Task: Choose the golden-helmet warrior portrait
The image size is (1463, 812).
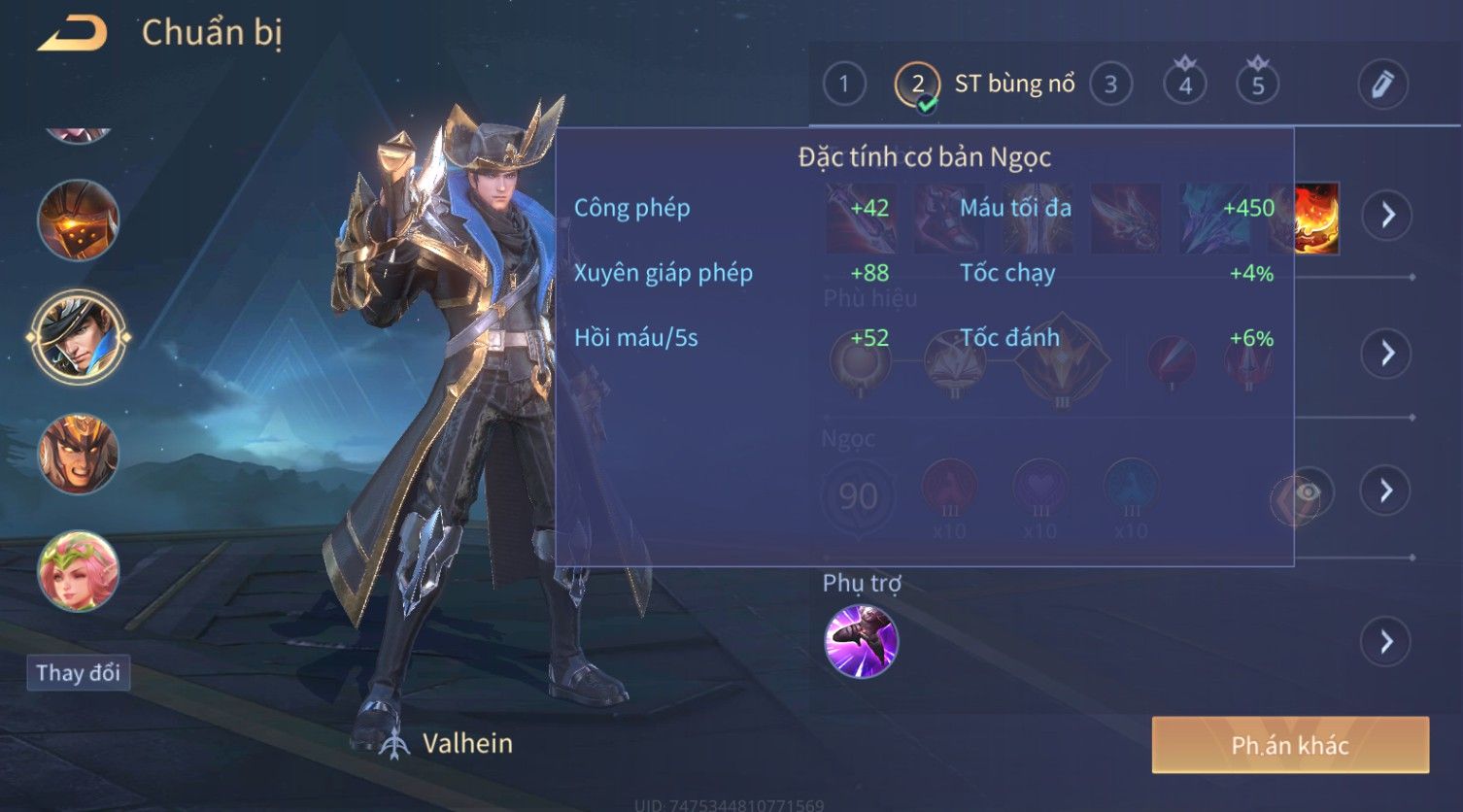Action: (x=78, y=454)
